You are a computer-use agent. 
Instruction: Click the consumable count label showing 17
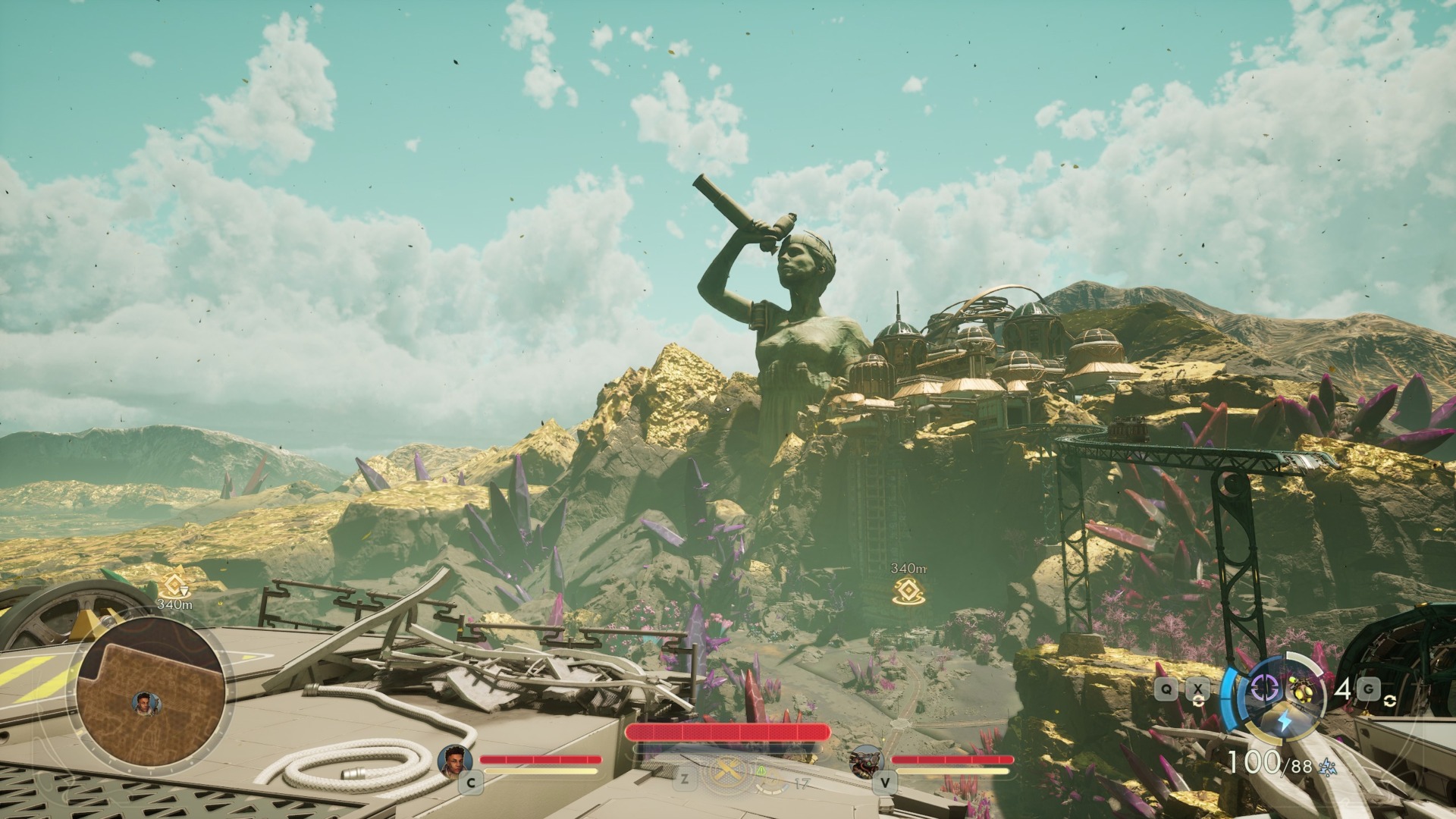[802, 781]
